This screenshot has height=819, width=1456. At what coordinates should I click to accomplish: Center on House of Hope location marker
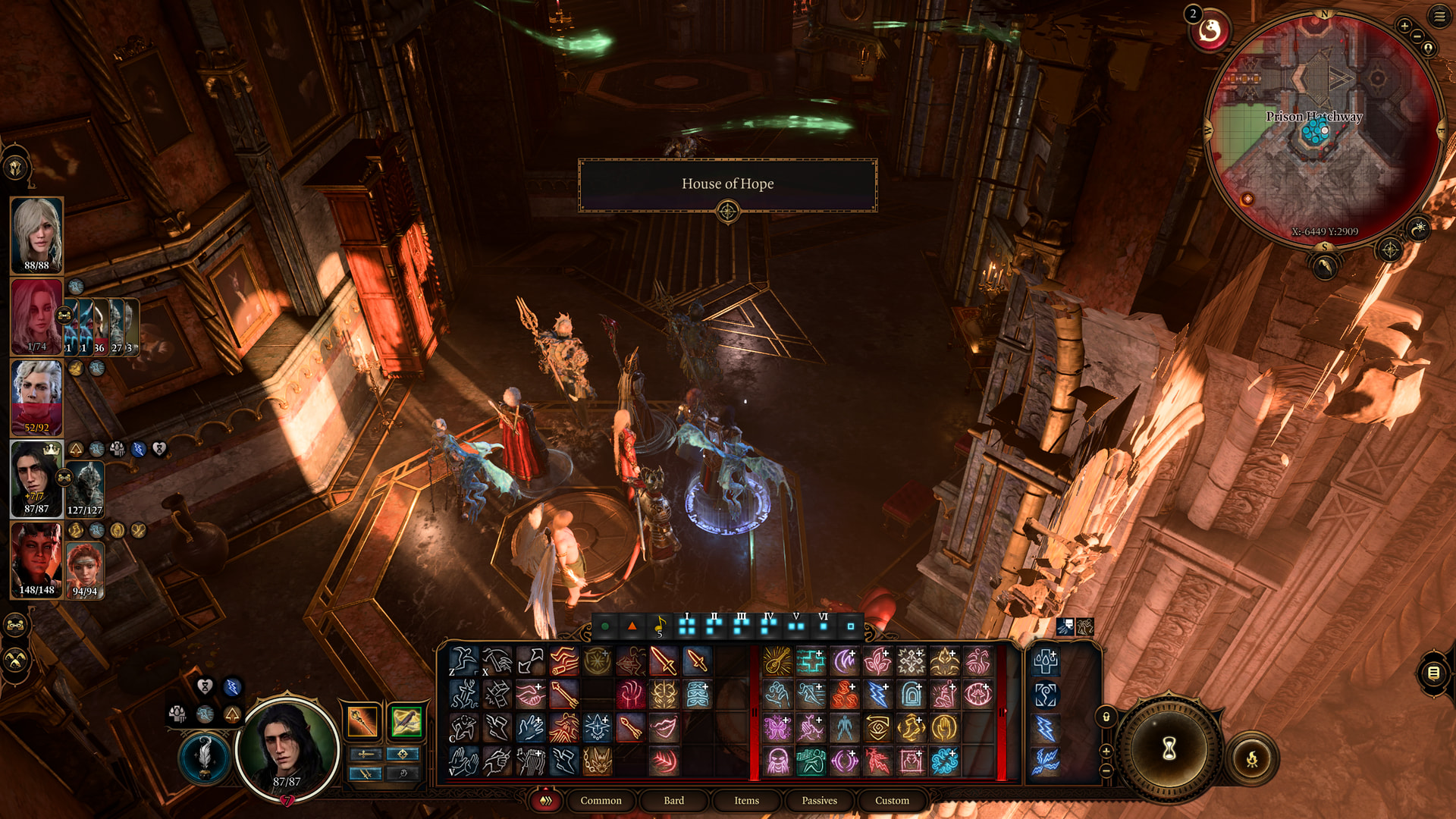click(x=727, y=212)
